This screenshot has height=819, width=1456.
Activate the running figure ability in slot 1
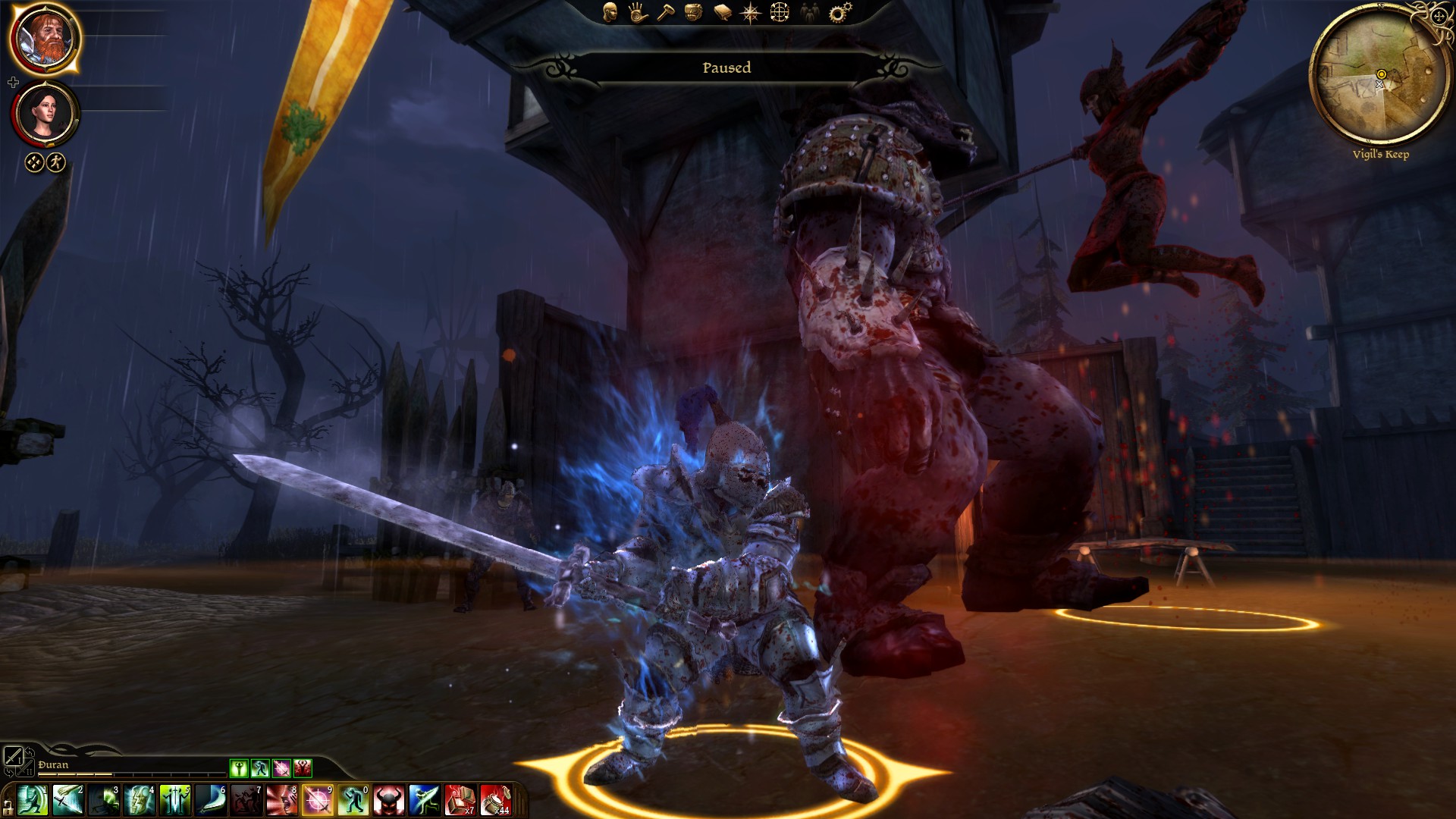32,801
